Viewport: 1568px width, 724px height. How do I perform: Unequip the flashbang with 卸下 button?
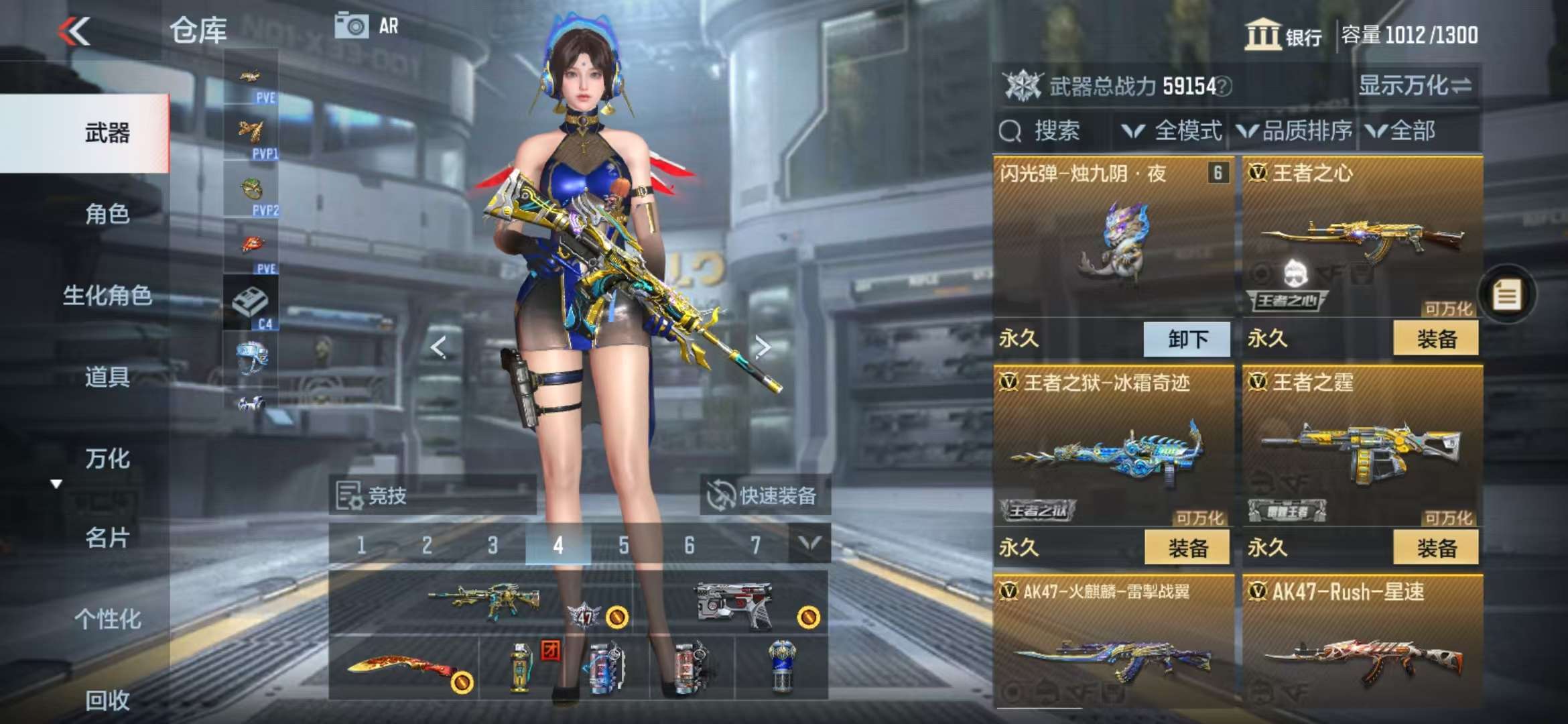point(1187,339)
